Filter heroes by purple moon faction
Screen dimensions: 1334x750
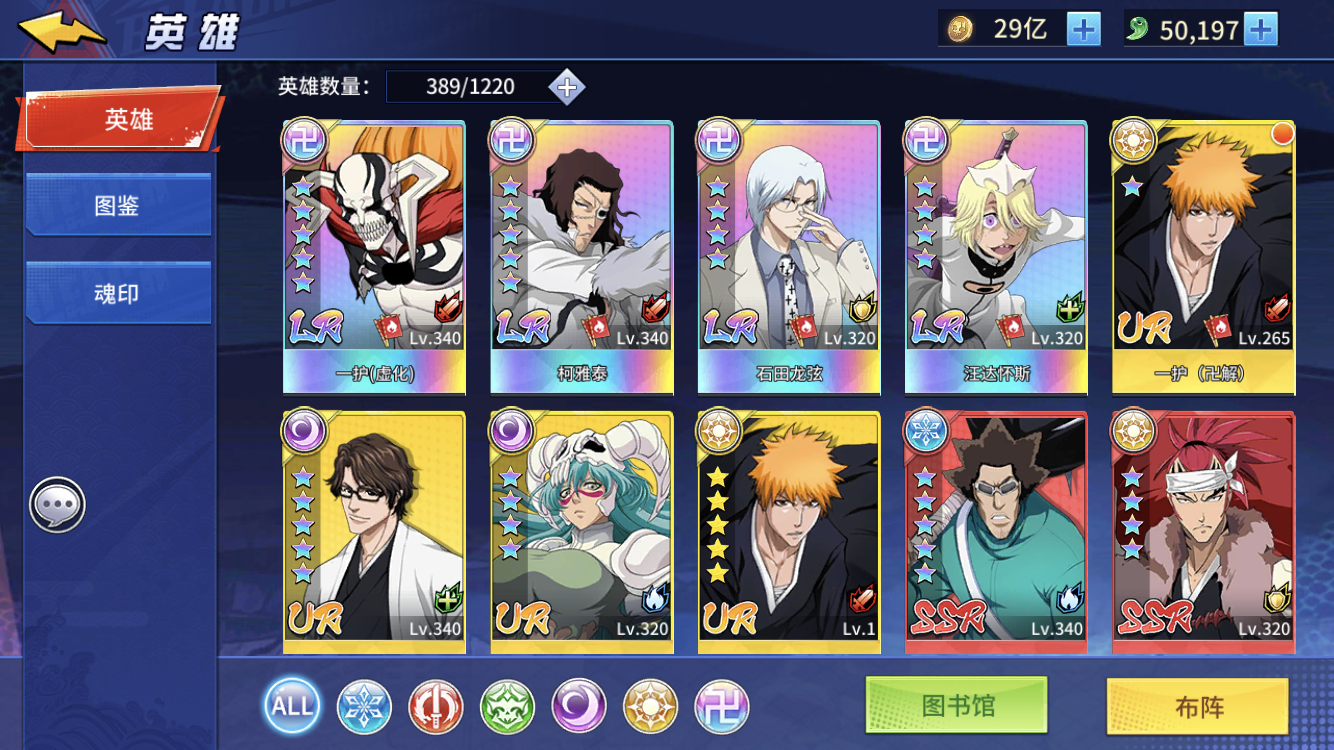(579, 706)
